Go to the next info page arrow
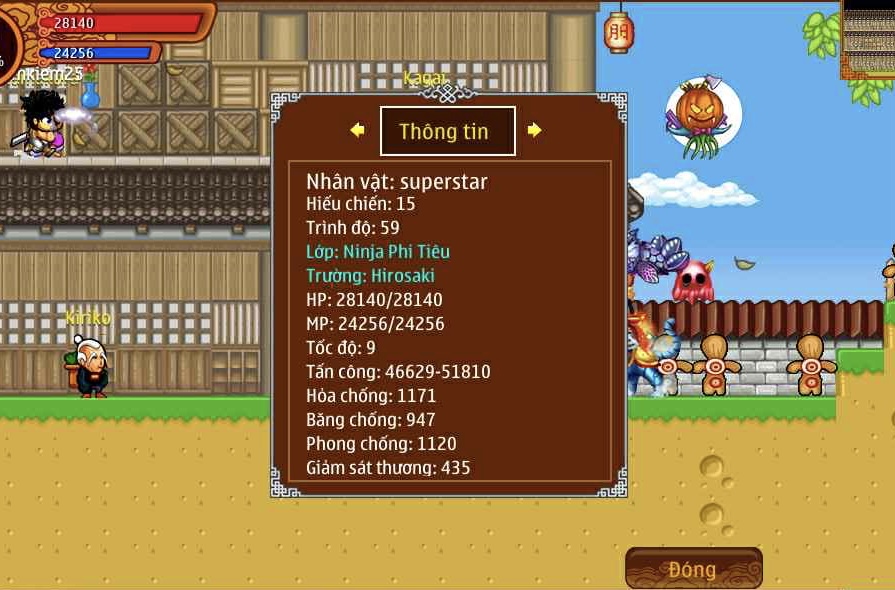The width and height of the screenshot is (895, 590). [x=534, y=130]
